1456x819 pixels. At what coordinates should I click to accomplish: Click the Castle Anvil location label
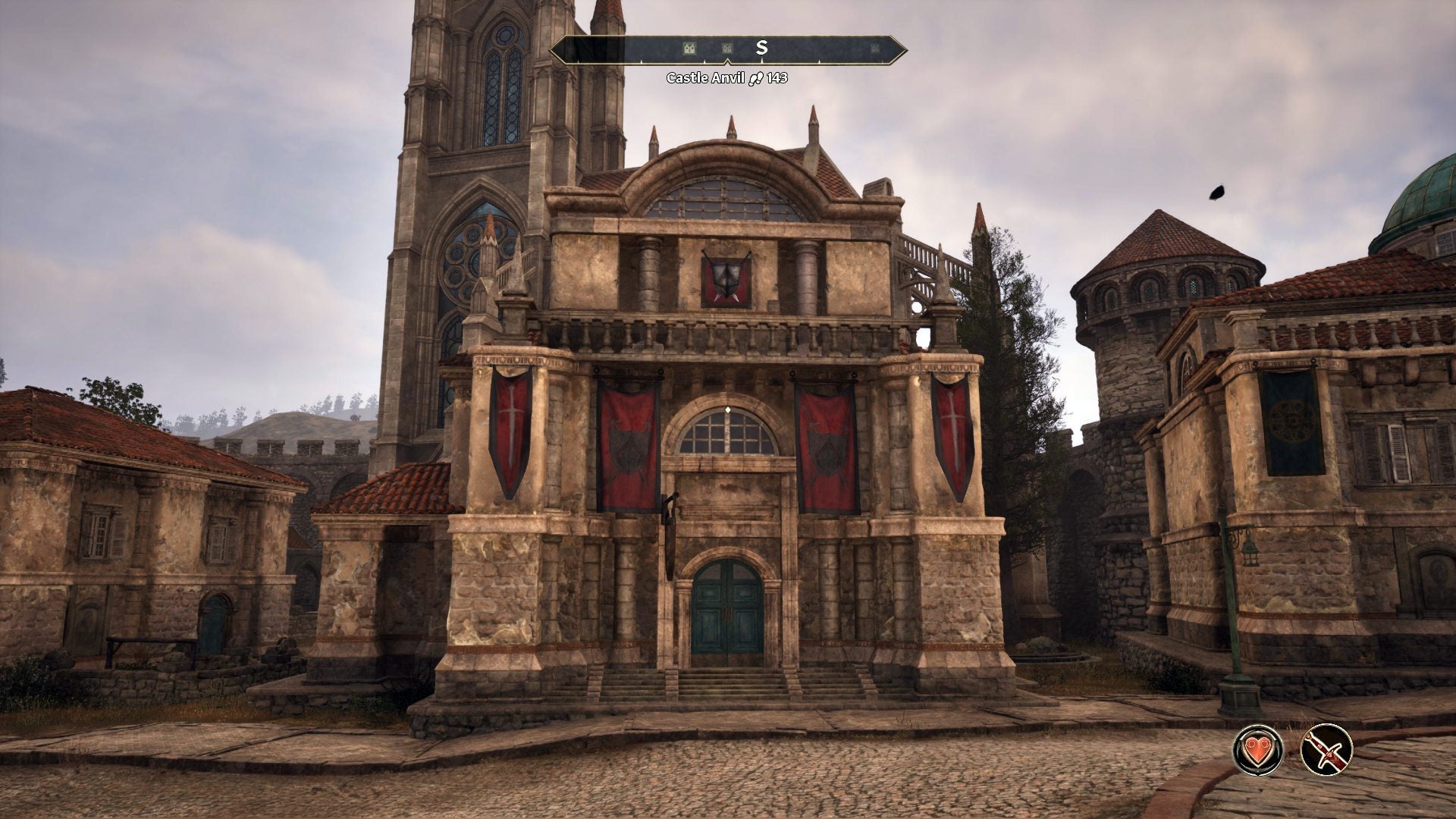[708, 78]
